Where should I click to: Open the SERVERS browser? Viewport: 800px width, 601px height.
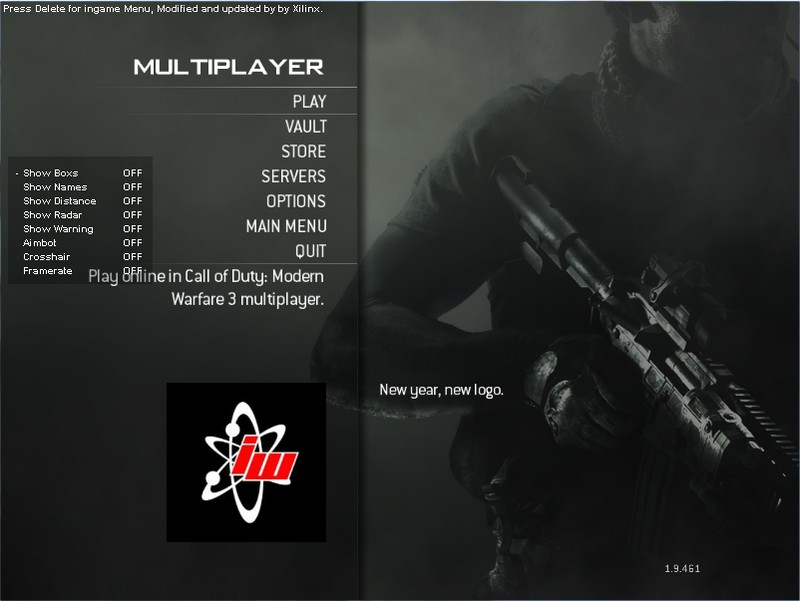pyautogui.click(x=293, y=176)
